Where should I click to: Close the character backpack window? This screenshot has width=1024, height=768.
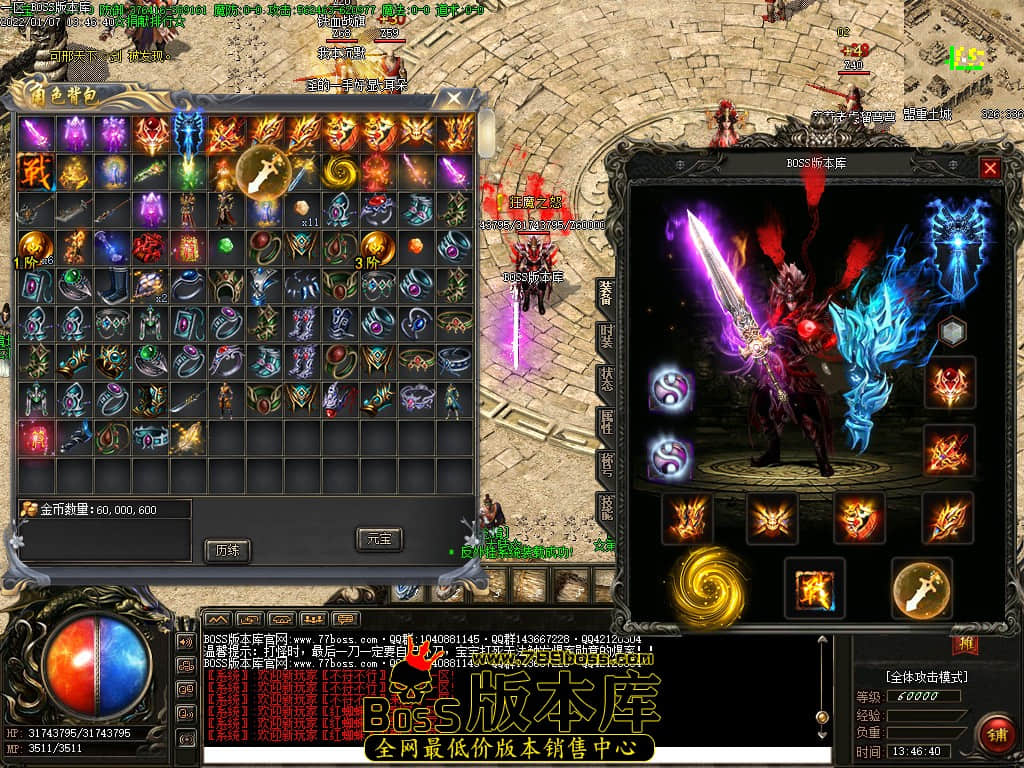point(454,98)
